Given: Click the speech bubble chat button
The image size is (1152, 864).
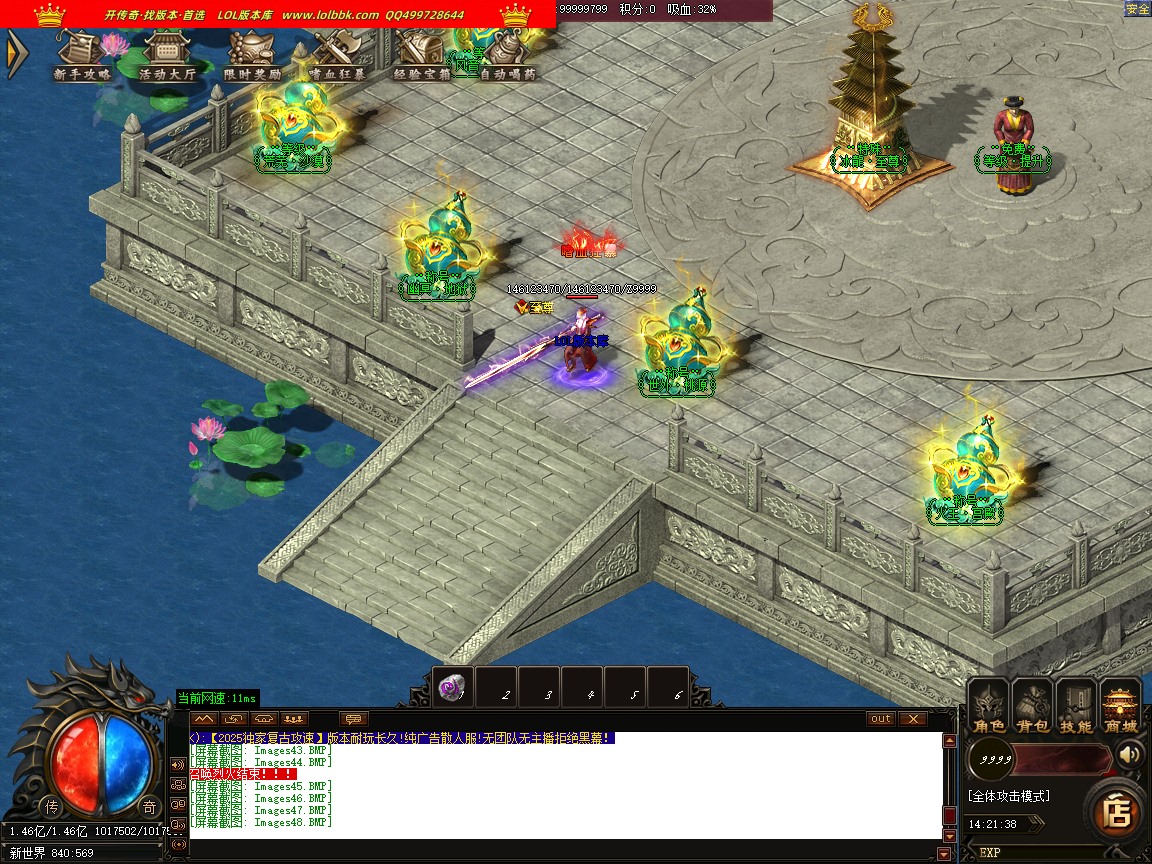Looking at the screenshot, I should point(354,718).
